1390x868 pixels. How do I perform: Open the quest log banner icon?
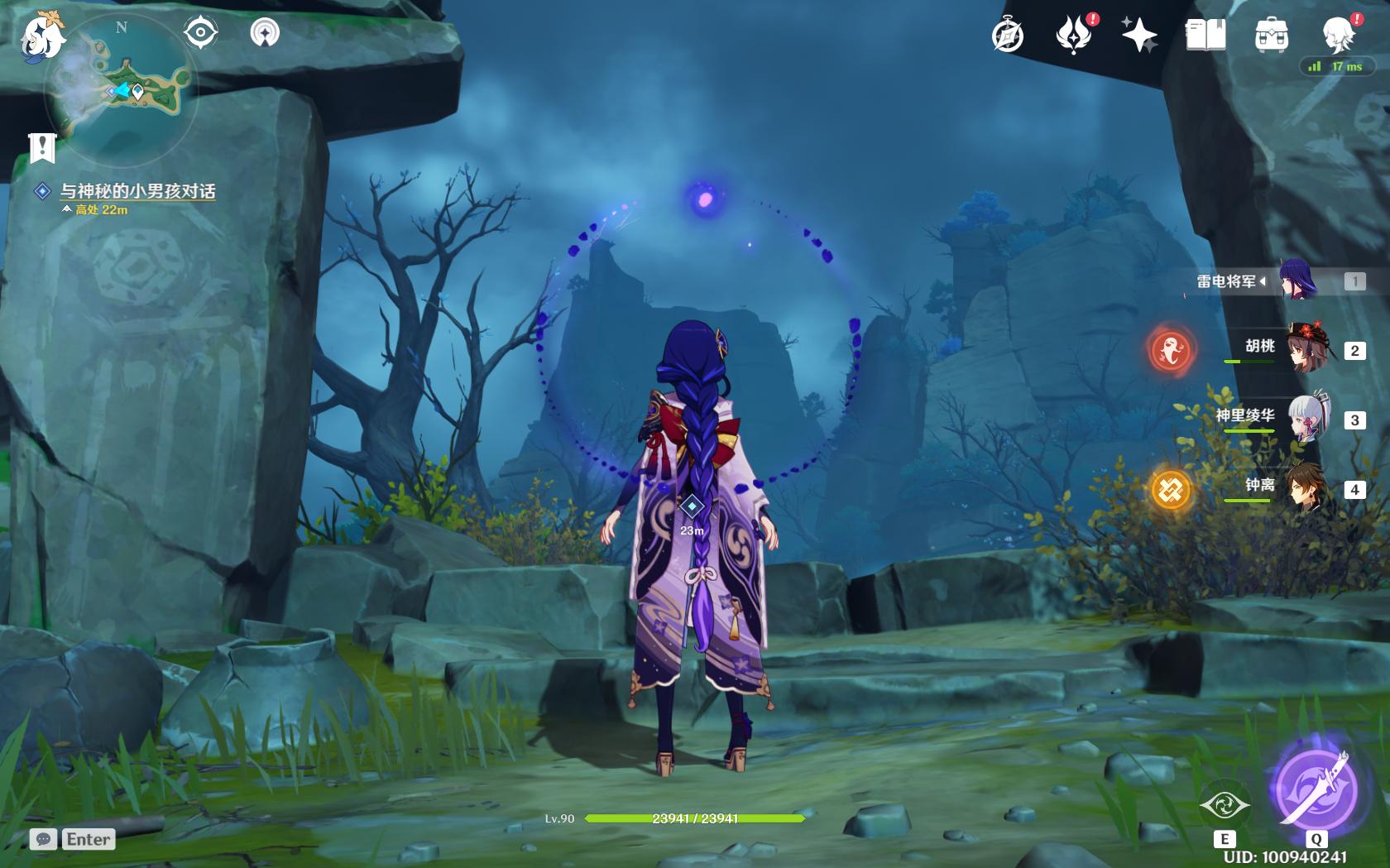[x=41, y=148]
